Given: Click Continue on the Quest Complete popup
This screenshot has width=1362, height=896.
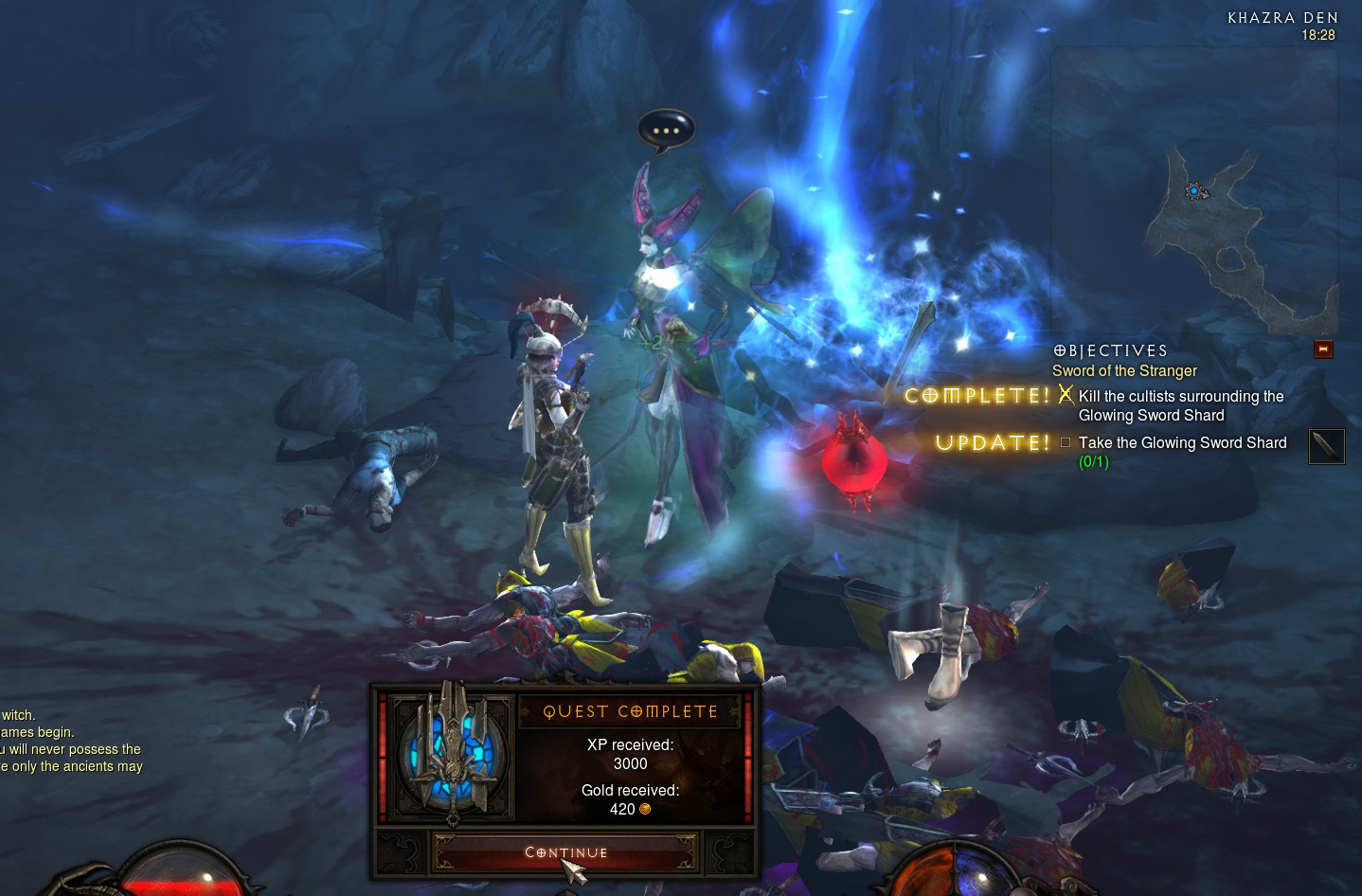Looking at the screenshot, I should coord(565,852).
